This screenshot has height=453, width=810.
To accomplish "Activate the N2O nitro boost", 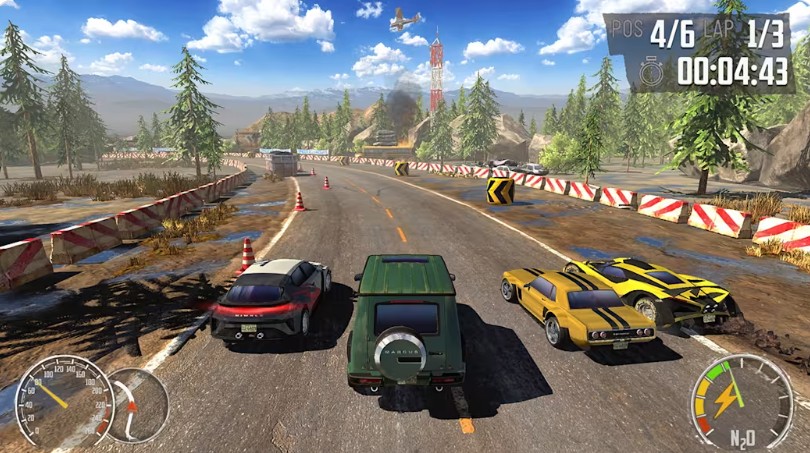I will click(742, 402).
